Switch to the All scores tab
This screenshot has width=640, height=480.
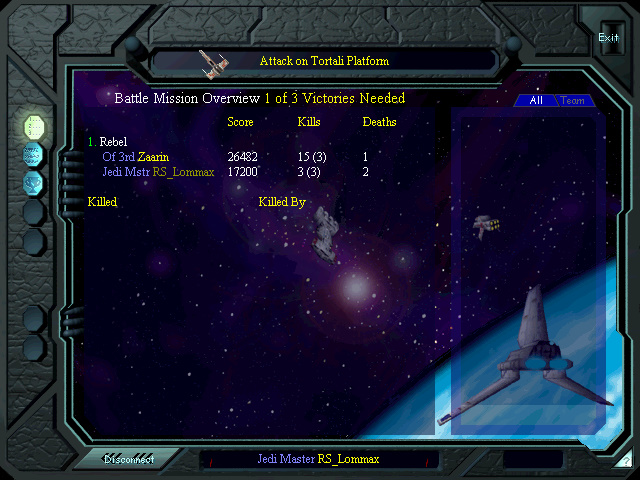pyautogui.click(x=536, y=101)
